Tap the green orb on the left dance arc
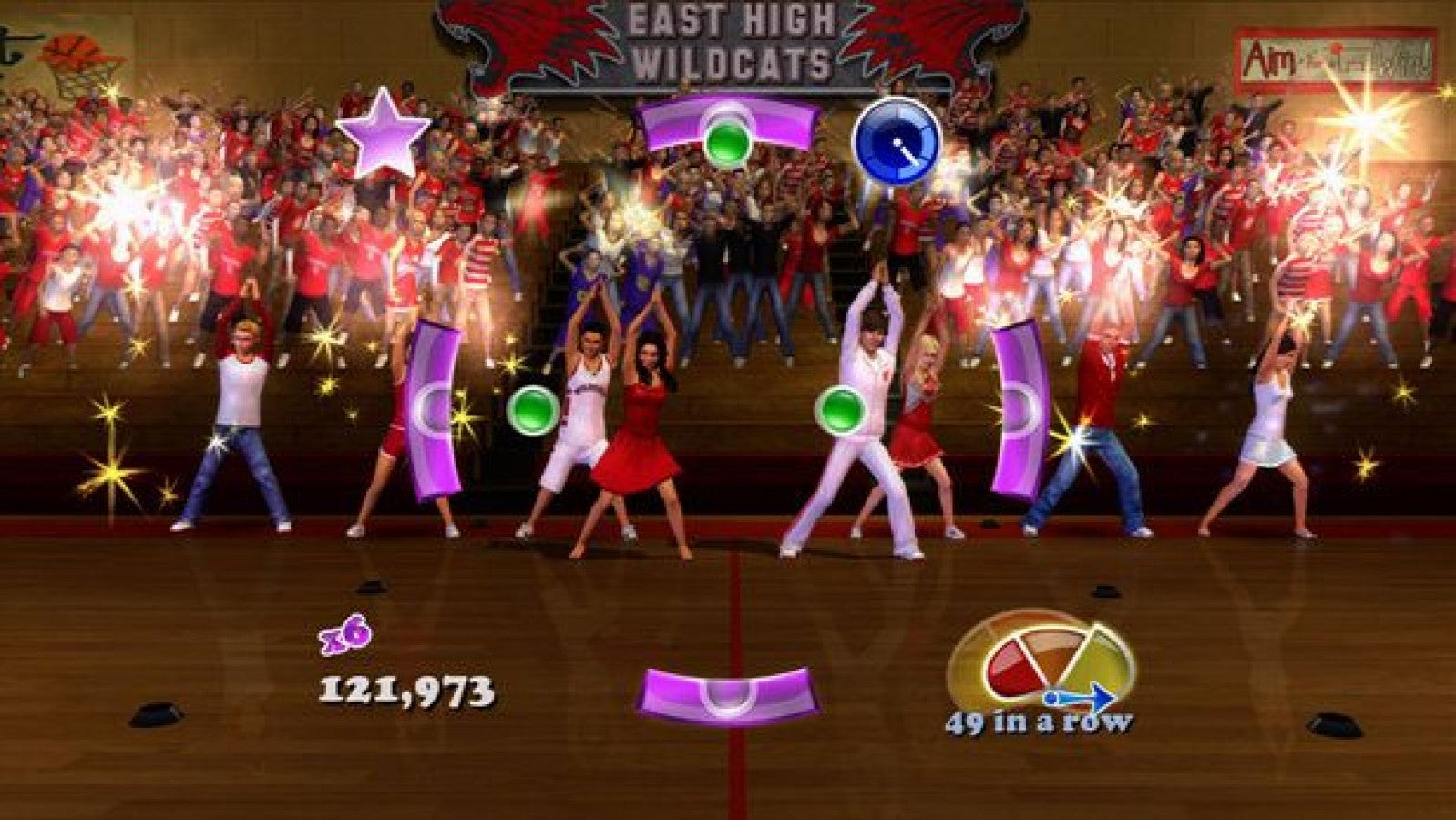1456x820 pixels. tap(536, 410)
